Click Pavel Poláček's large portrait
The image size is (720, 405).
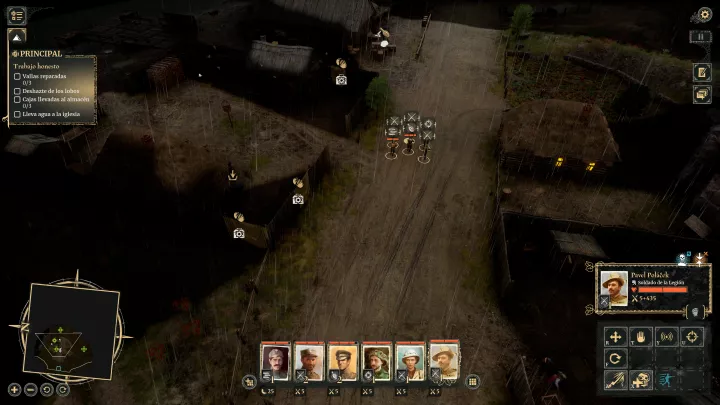[x=614, y=288]
